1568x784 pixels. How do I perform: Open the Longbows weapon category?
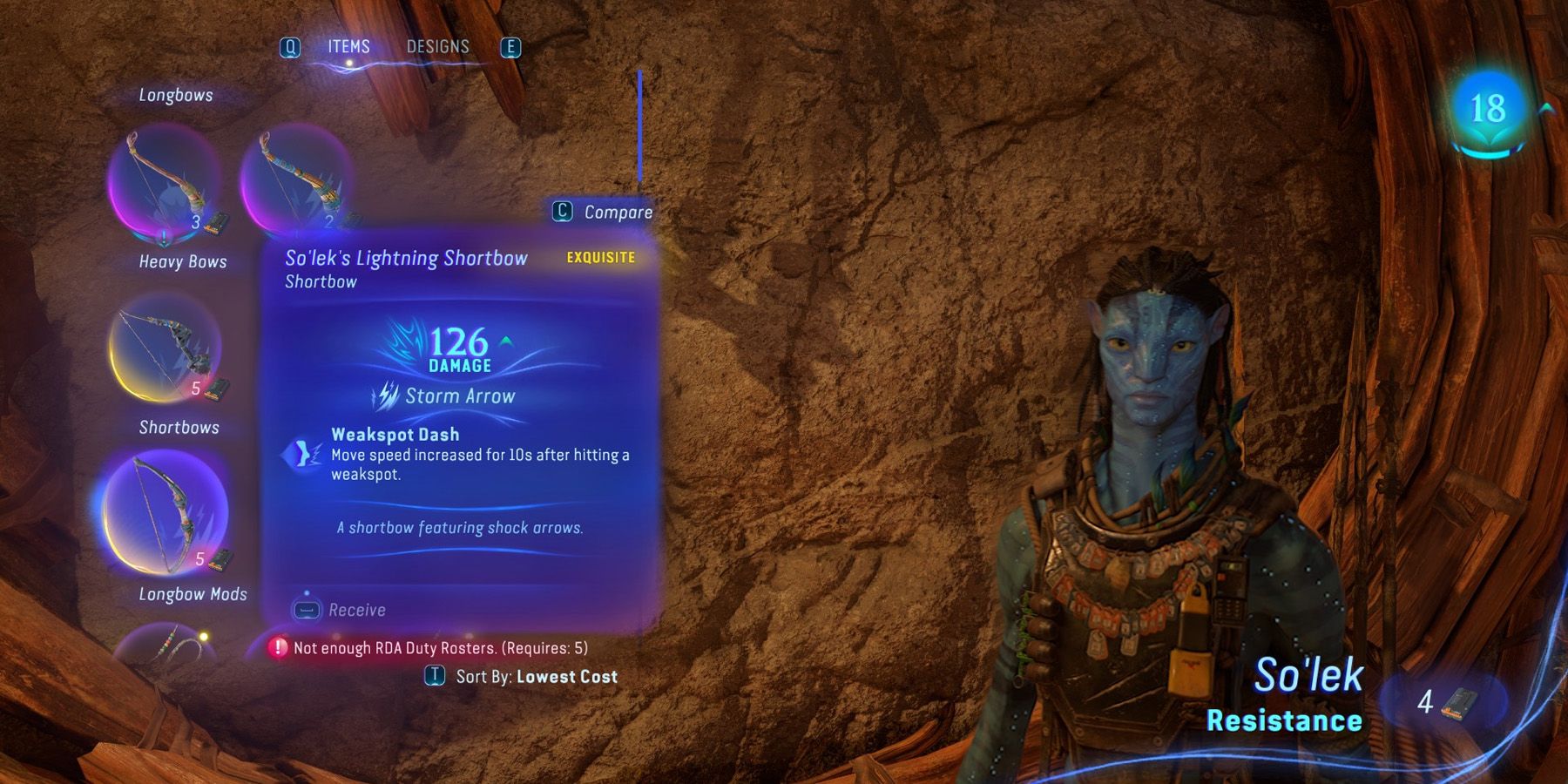pos(174,95)
